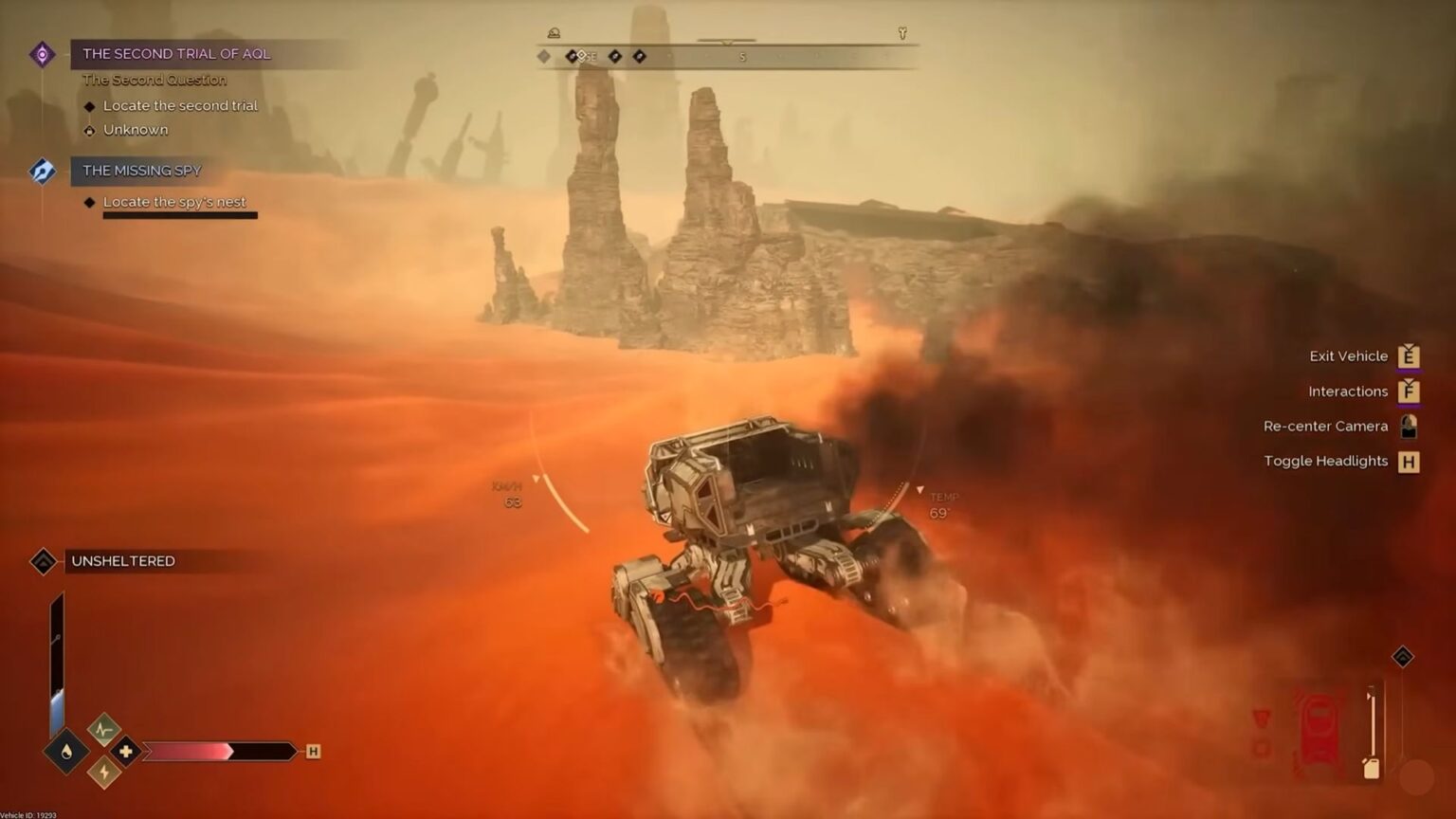Viewport: 1456px width, 819px height.
Task: Click the medical plus health icon
Action: click(x=125, y=751)
